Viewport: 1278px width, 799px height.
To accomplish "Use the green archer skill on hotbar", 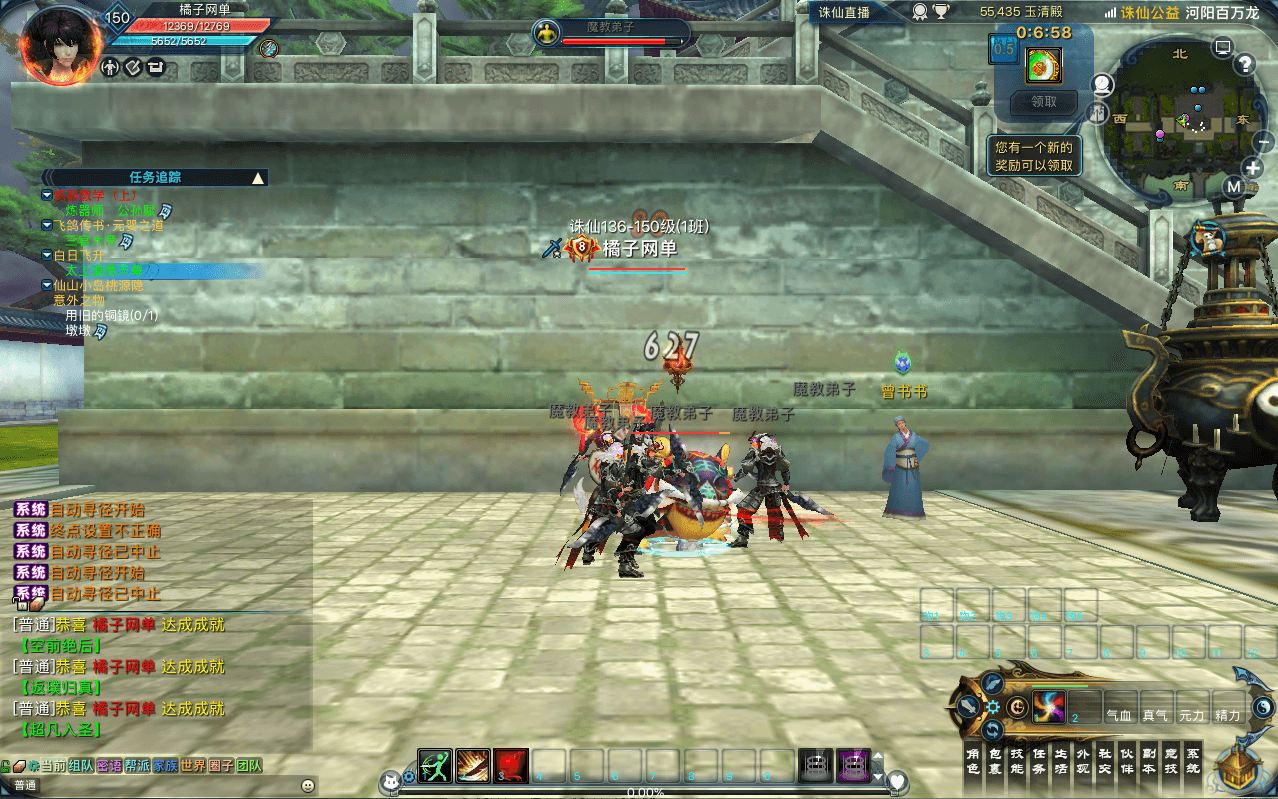I will pyautogui.click(x=435, y=765).
